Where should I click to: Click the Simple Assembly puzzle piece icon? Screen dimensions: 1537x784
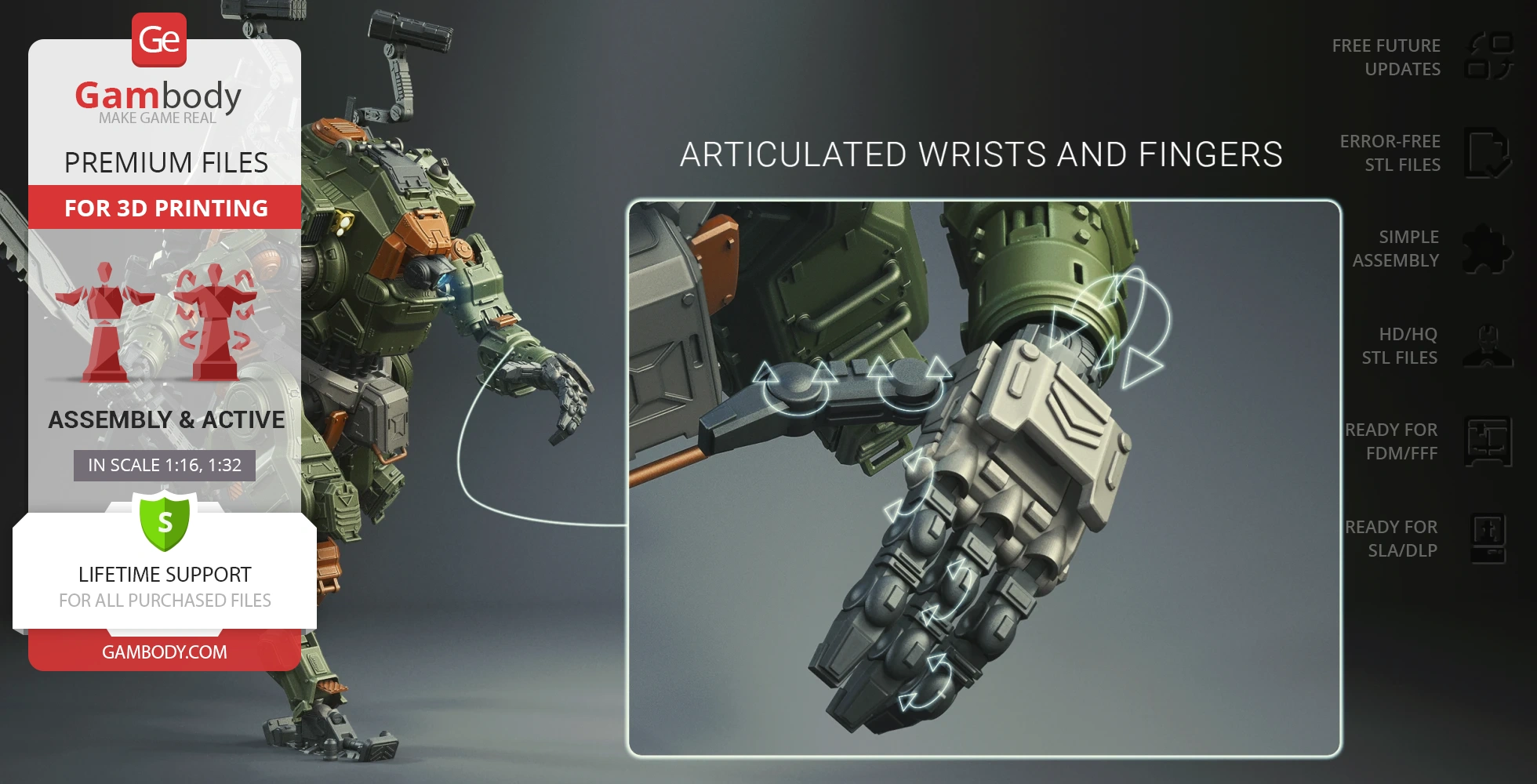1488,249
